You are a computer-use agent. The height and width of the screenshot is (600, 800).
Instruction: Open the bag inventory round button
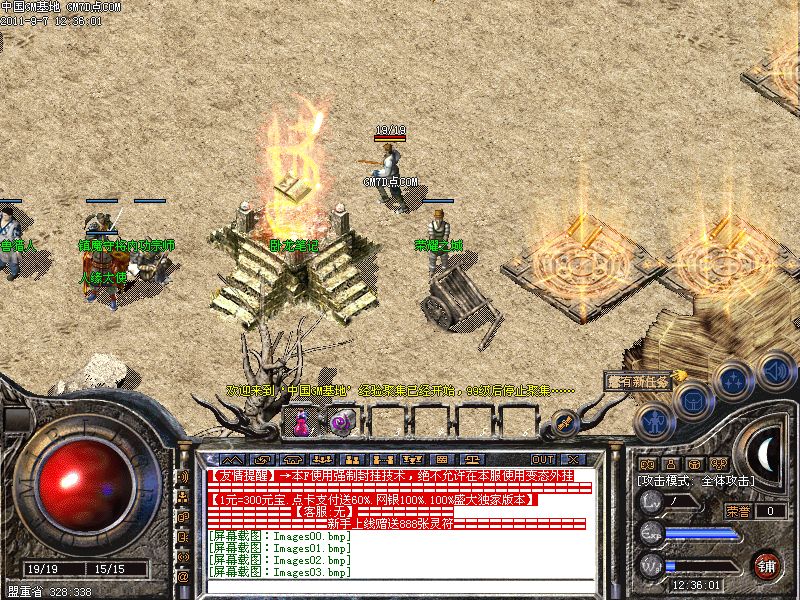click(692, 400)
